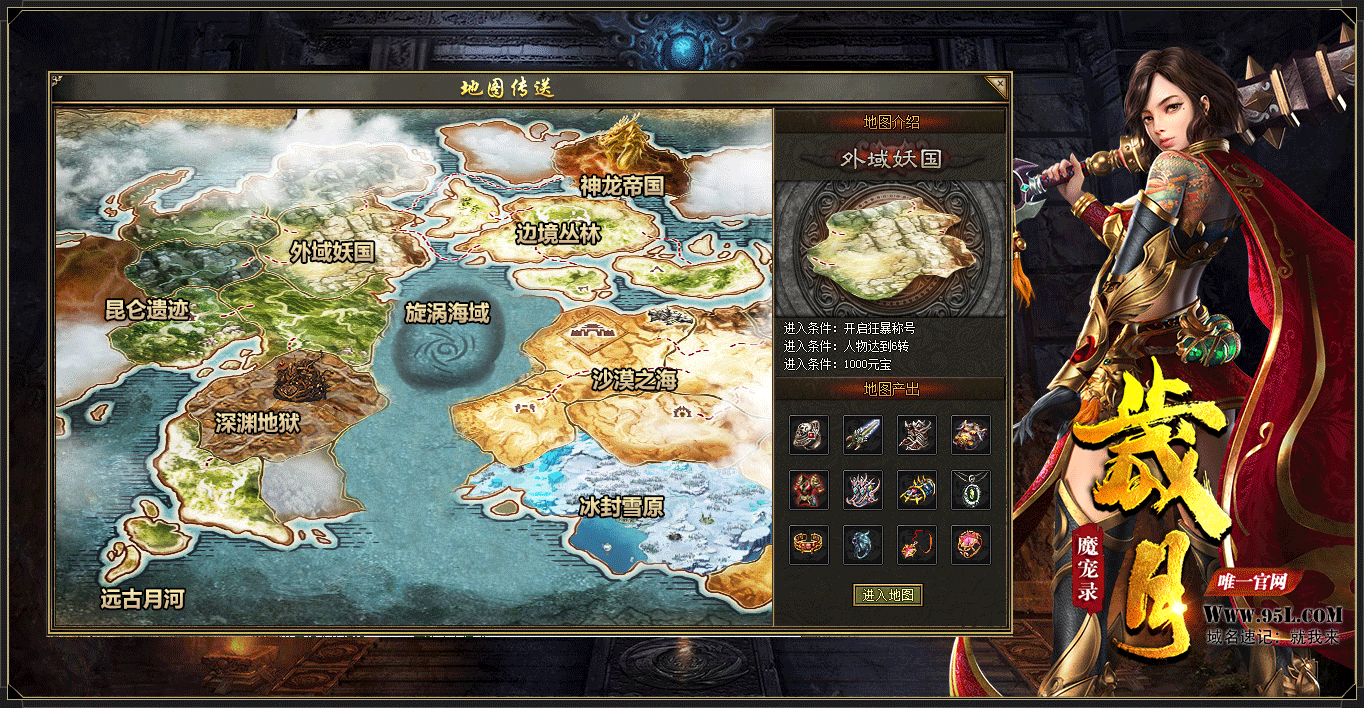Screen dimensions: 1364x708
Task: Choose the 边境丛林 map region
Action: click(558, 234)
